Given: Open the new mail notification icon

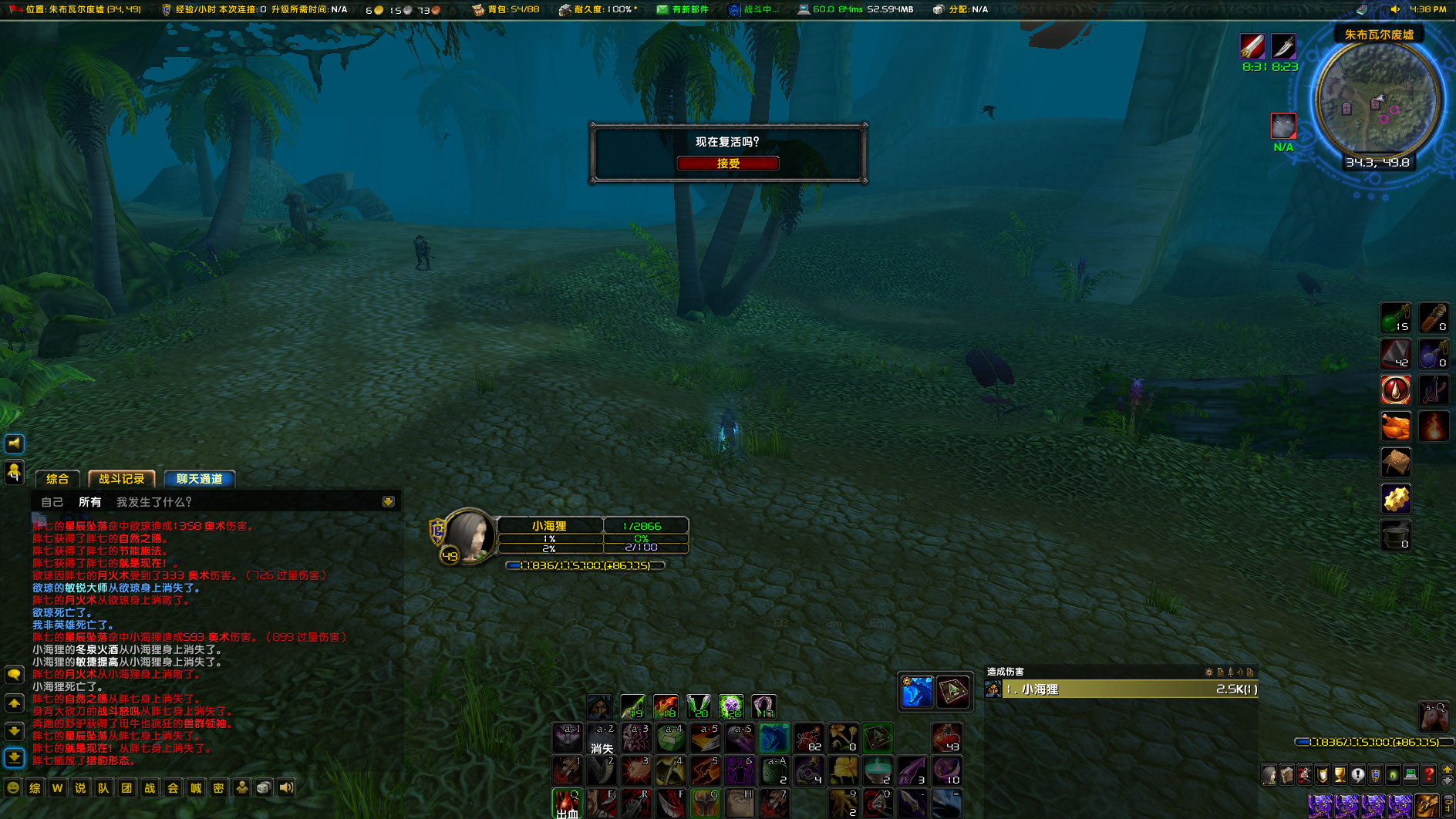Looking at the screenshot, I should coord(662,9).
